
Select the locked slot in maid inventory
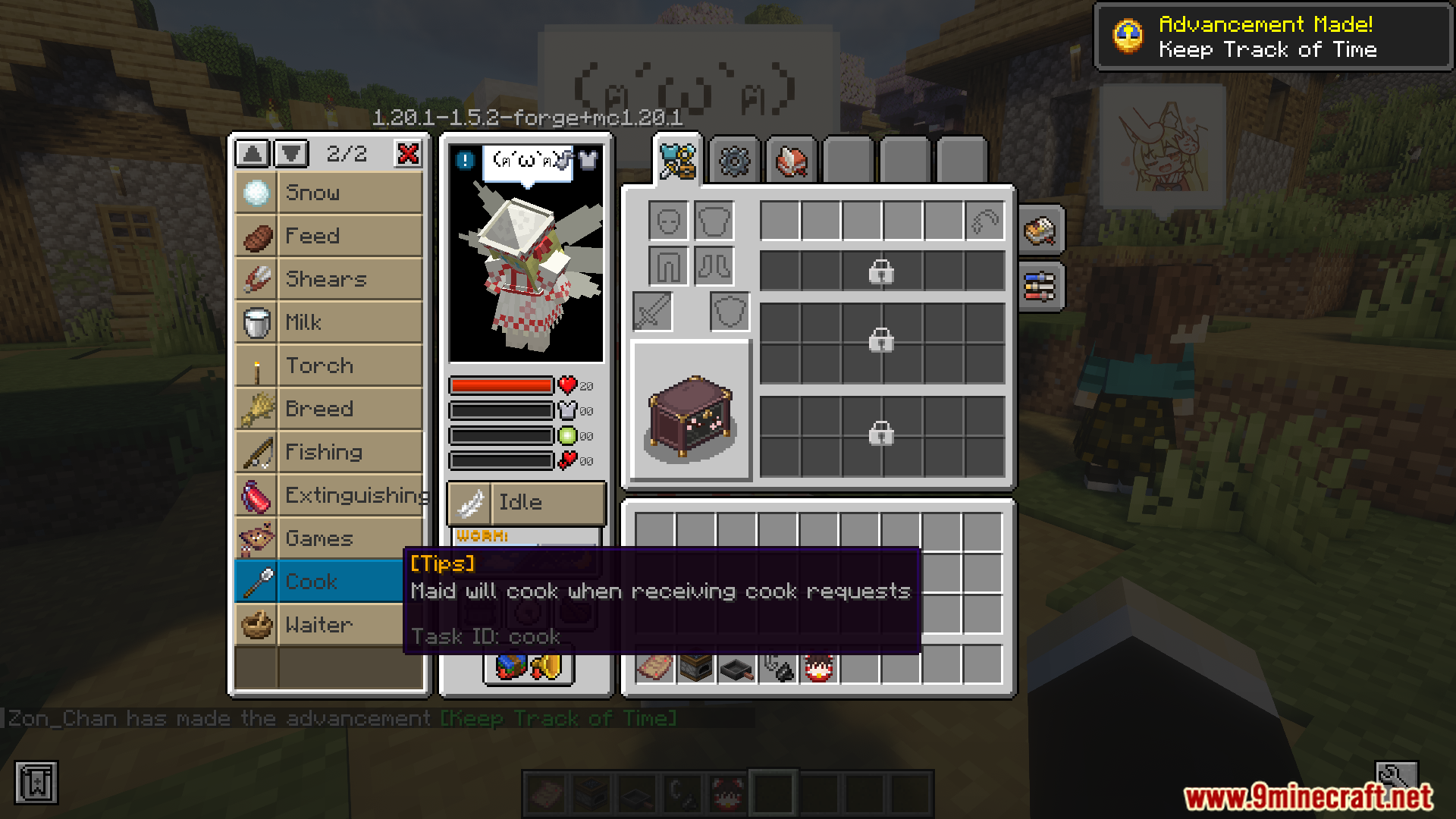click(880, 271)
